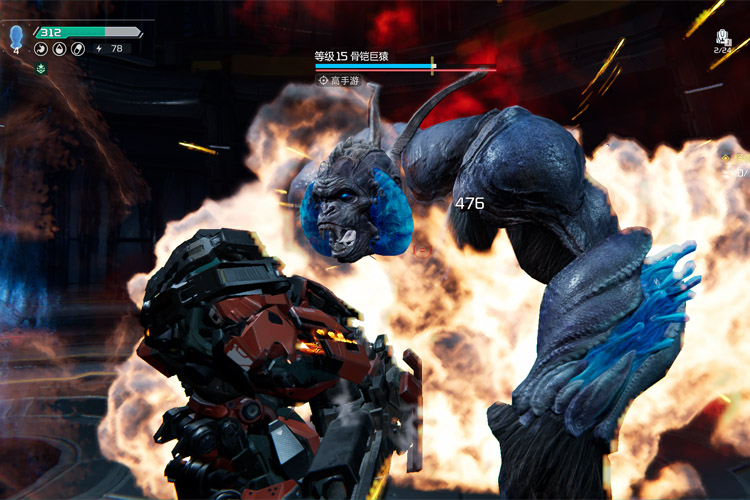Click the stomach hunger status icon
This screenshot has width=750, height=500.
click(x=43, y=48)
